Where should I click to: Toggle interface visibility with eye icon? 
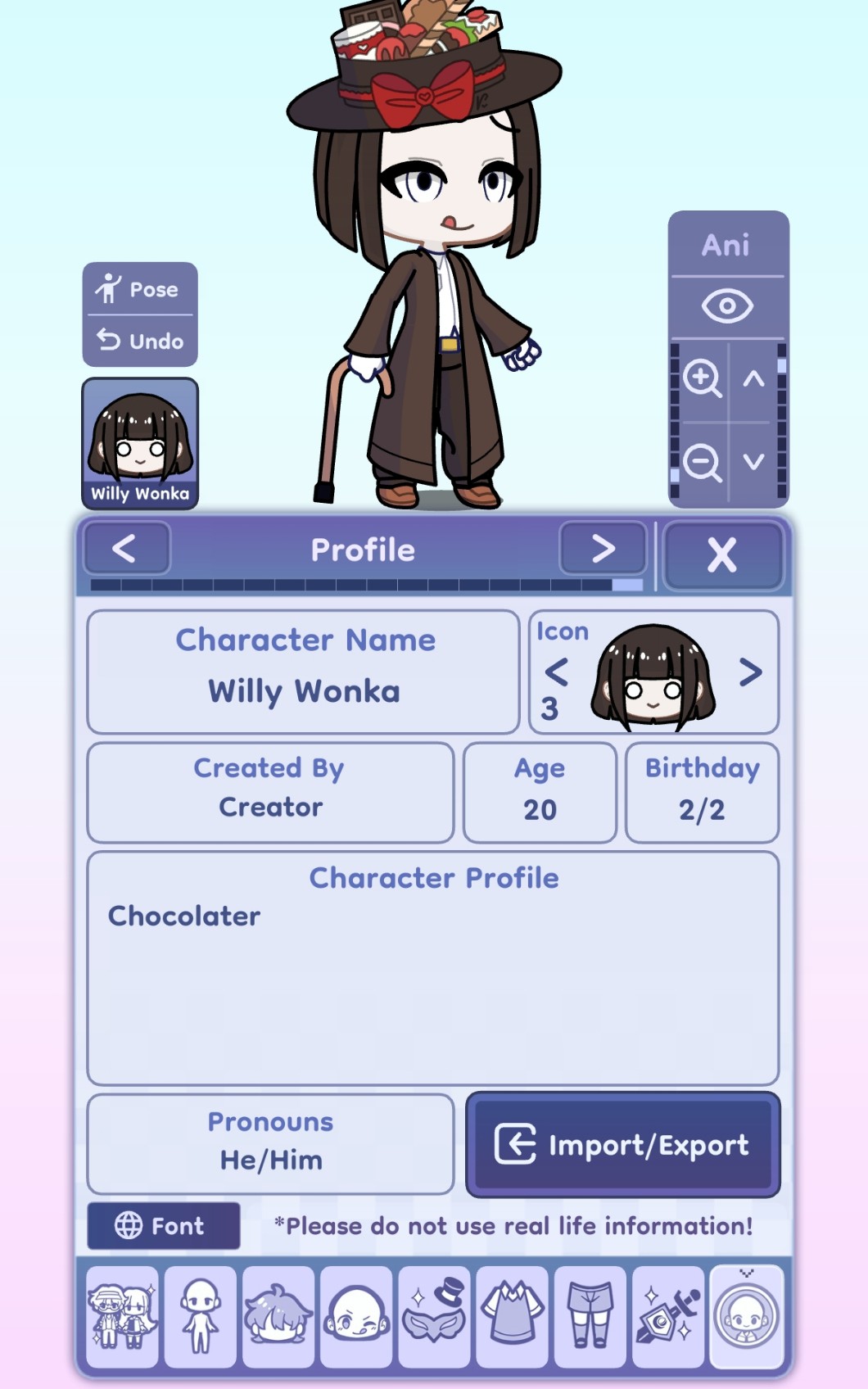(726, 306)
